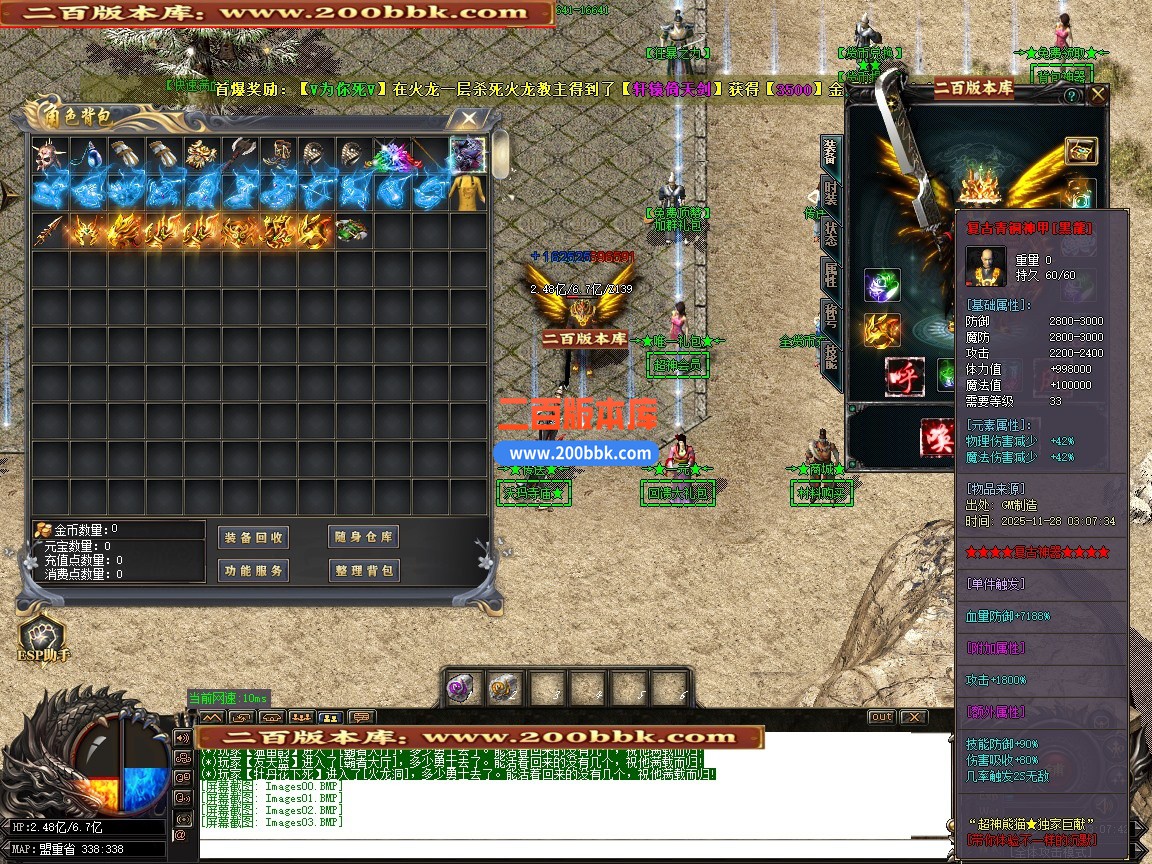The width and height of the screenshot is (1152, 864).
Task: Close the 角色背包 inventory window
Action: click(x=468, y=119)
